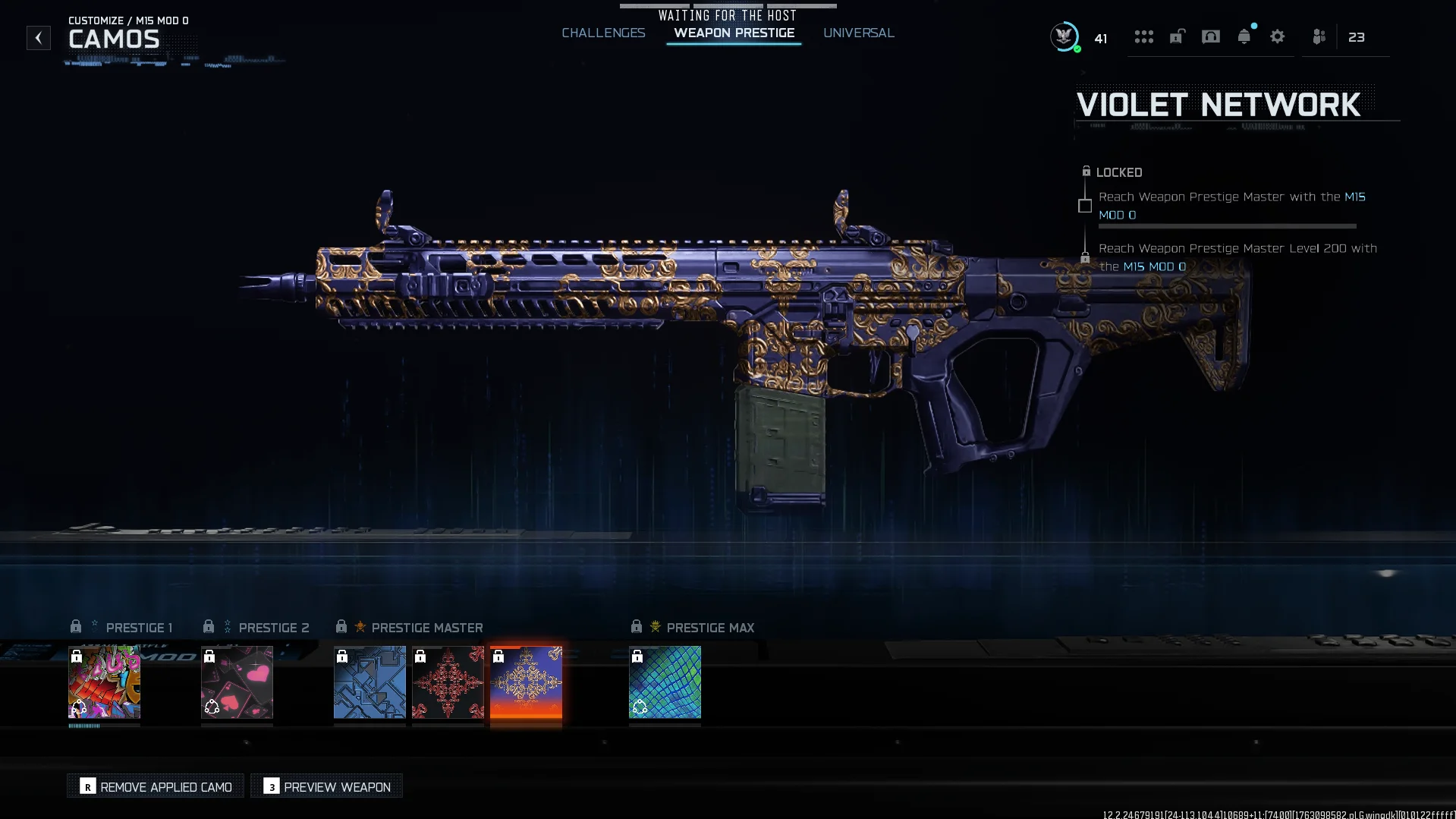The height and width of the screenshot is (819, 1456).
Task: Select the snakeskin Prestige Max camo
Action: (x=665, y=682)
